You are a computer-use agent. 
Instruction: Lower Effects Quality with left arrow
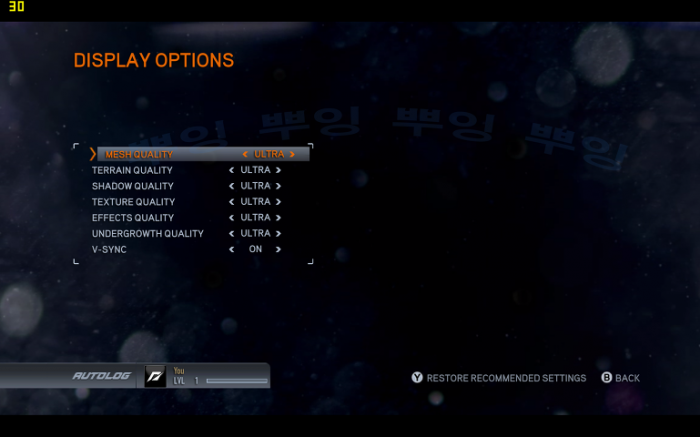tap(232, 218)
